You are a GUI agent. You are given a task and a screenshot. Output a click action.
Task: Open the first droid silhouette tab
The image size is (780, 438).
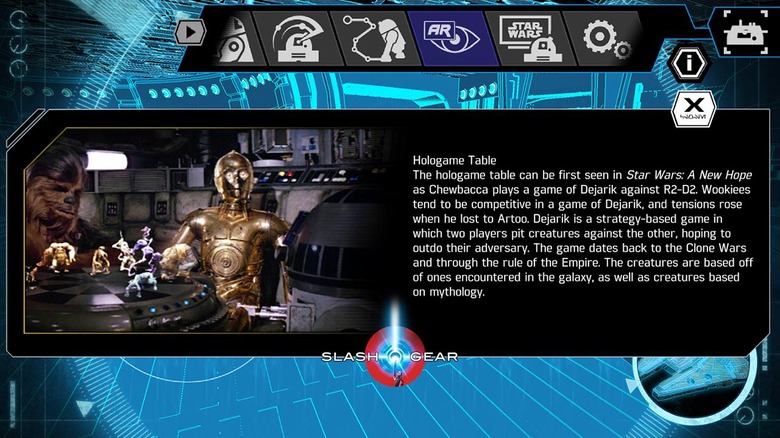(234, 38)
